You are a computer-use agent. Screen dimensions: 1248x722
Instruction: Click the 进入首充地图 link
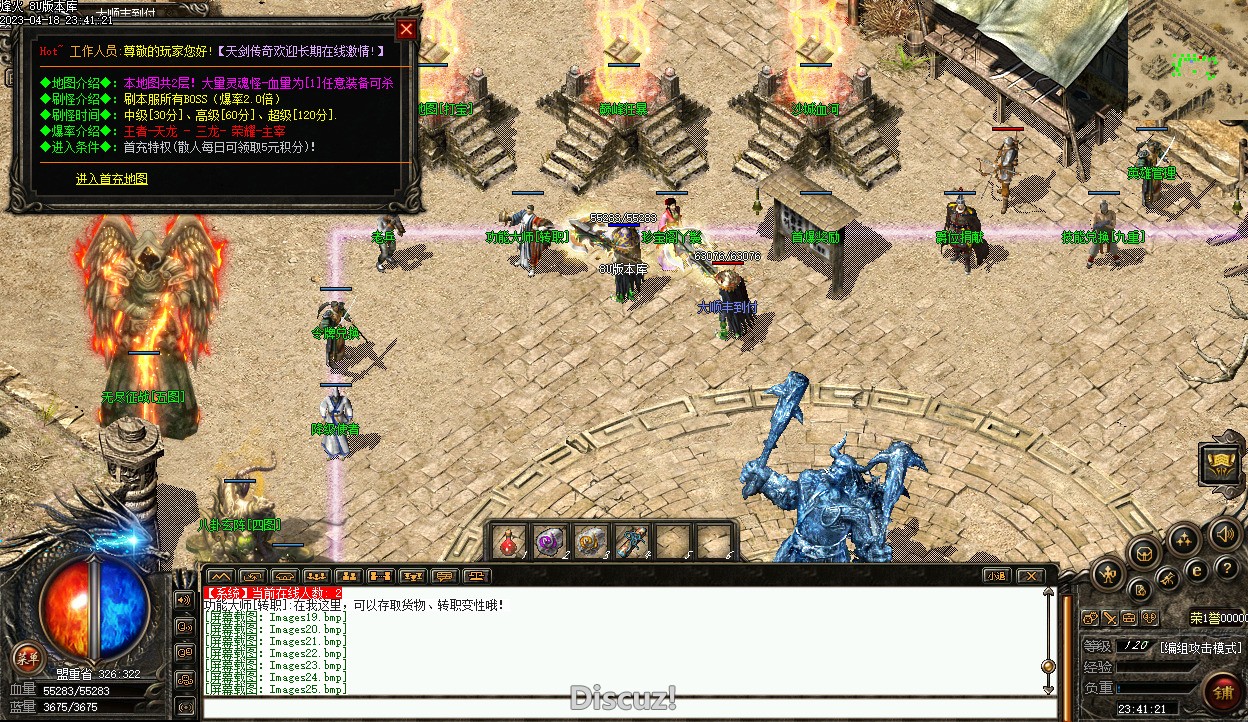(112, 179)
